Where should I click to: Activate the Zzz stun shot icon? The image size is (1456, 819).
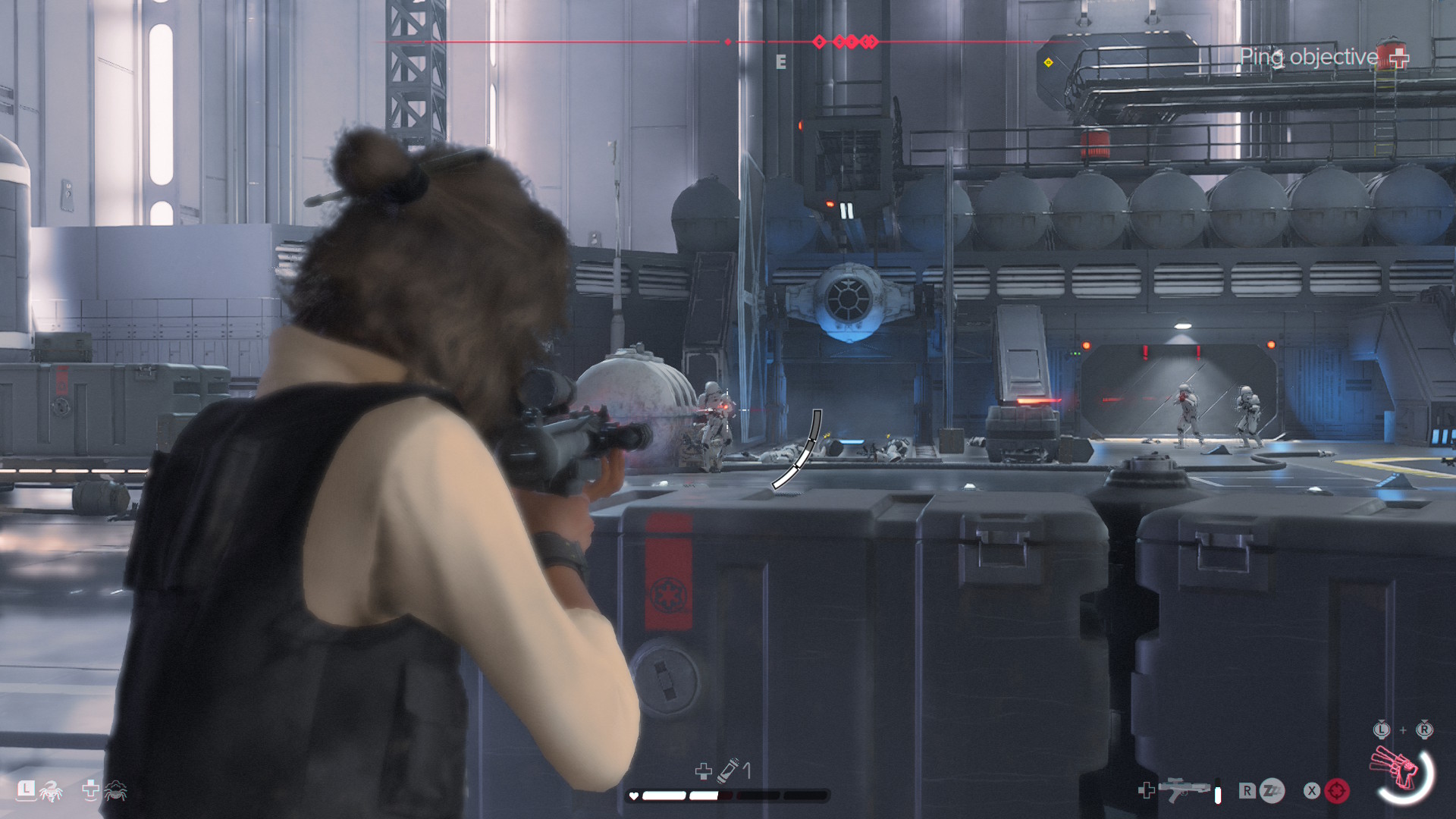point(1272,791)
